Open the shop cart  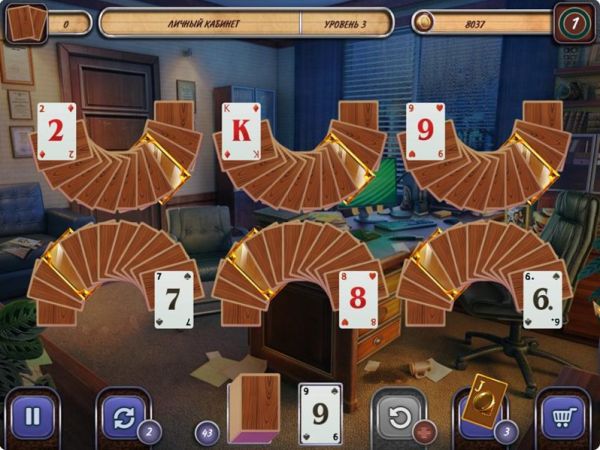point(565,415)
